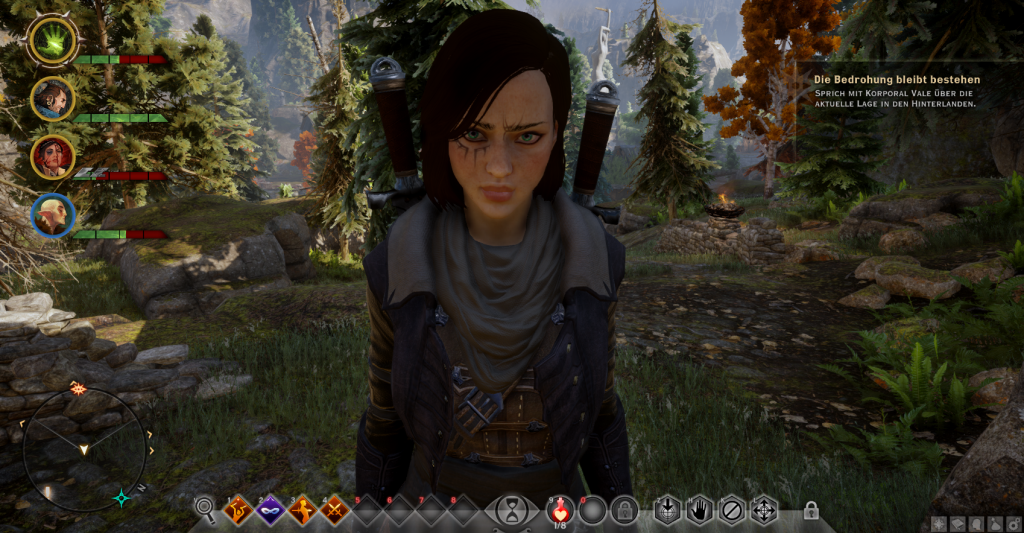
Task: Use the crossed blades ability
Action: point(335,511)
